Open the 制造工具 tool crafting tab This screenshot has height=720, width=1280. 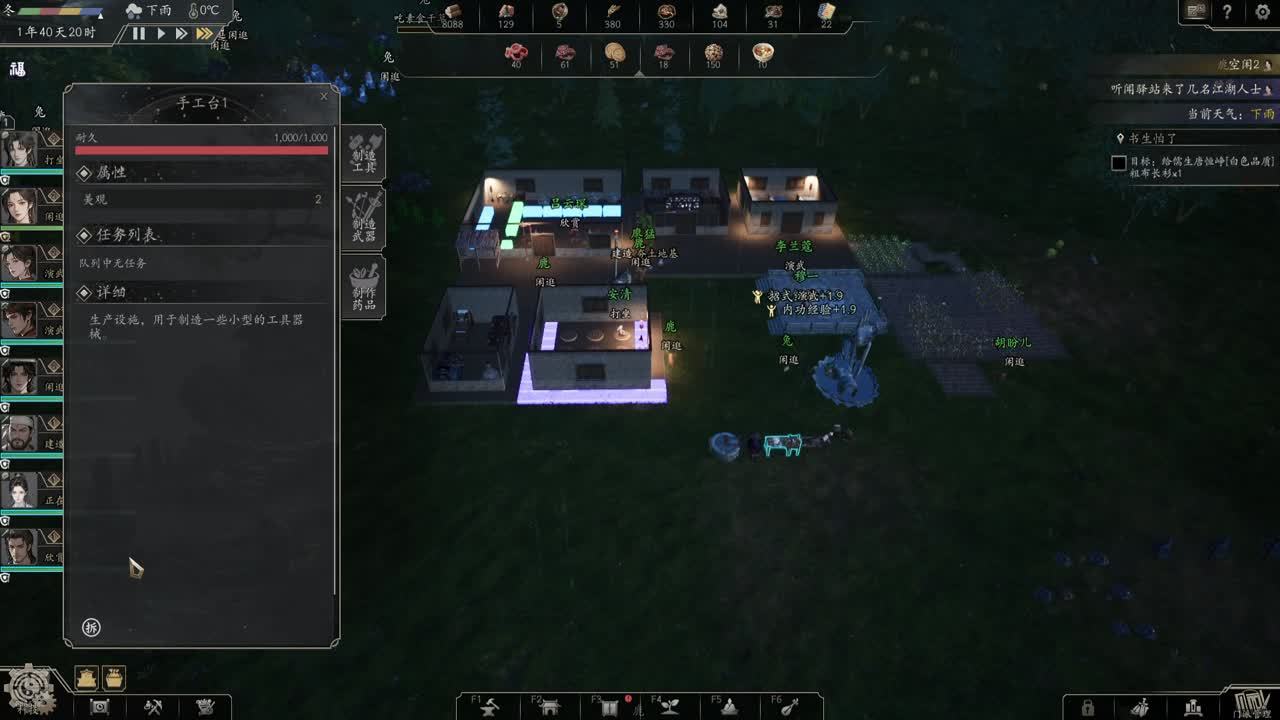363,153
